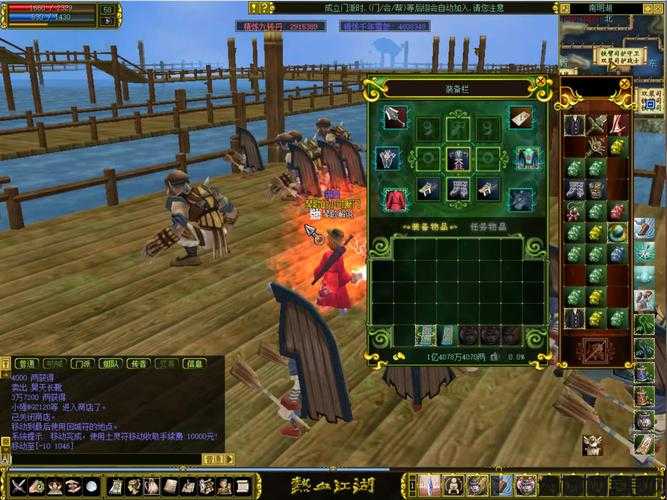
Task: Select the center armor equipment slot
Action: [x=458, y=159]
